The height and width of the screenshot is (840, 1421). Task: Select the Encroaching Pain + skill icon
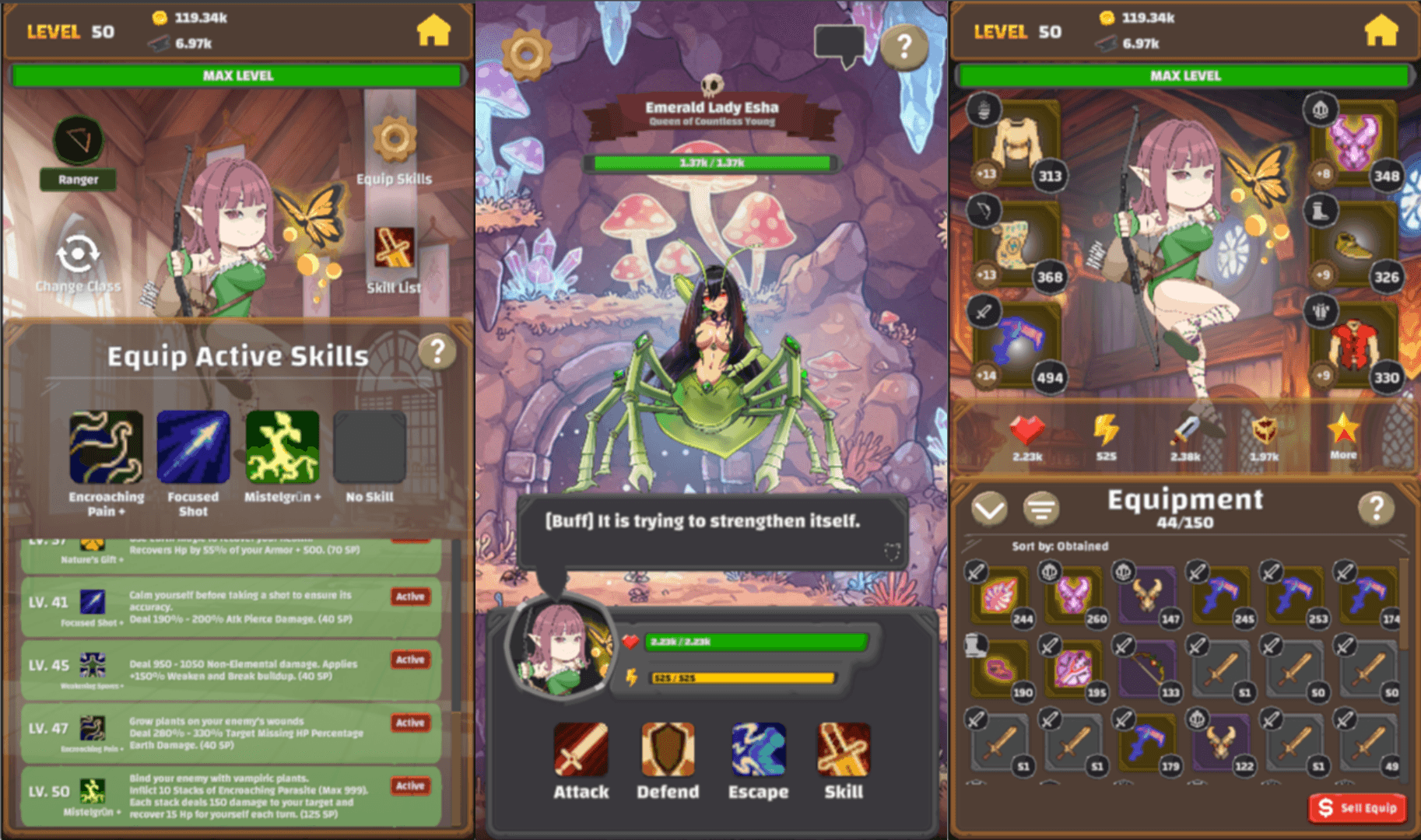coord(108,446)
